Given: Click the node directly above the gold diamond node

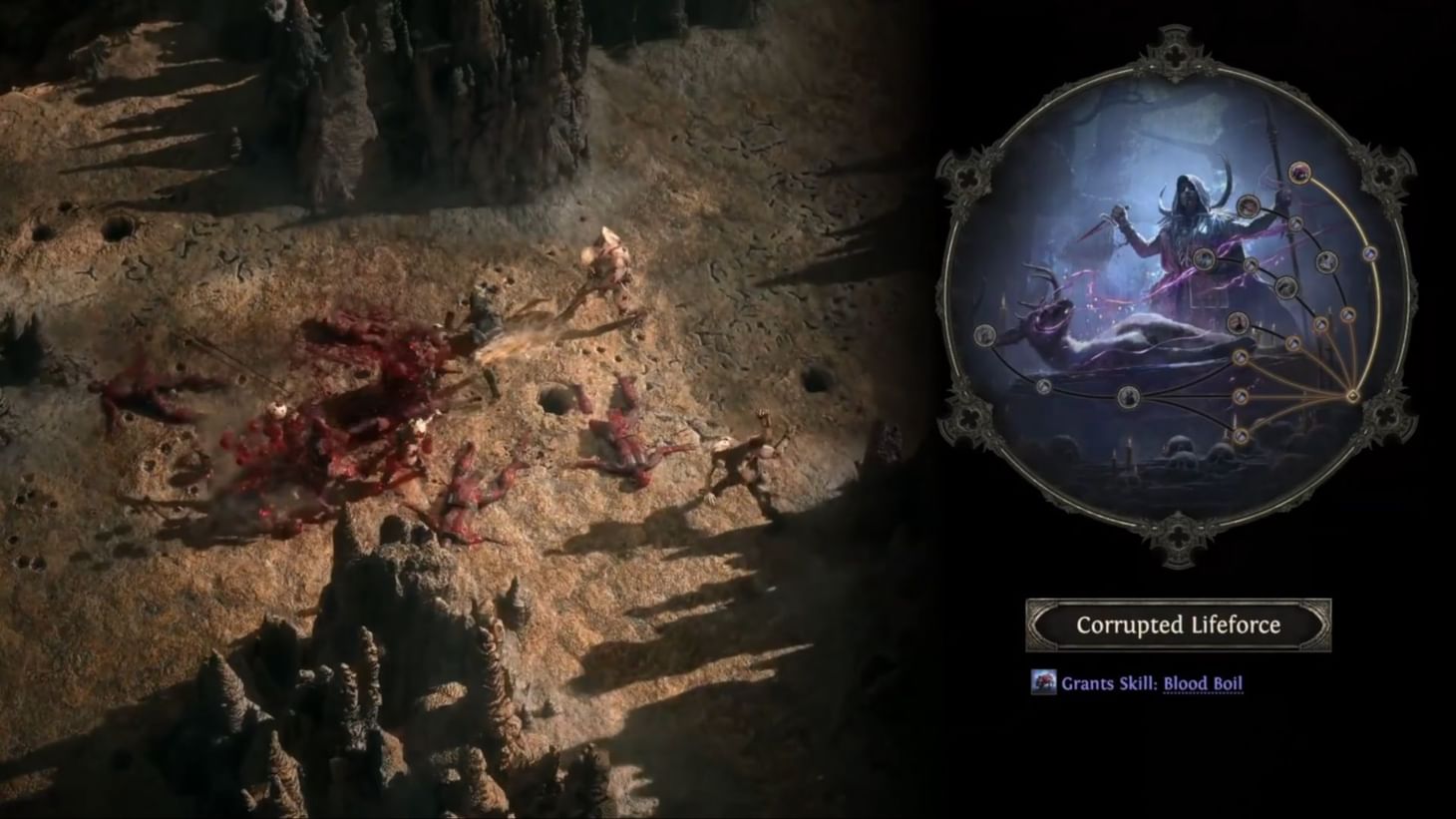Looking at the screenshot, I should [x=1347, y=314].
